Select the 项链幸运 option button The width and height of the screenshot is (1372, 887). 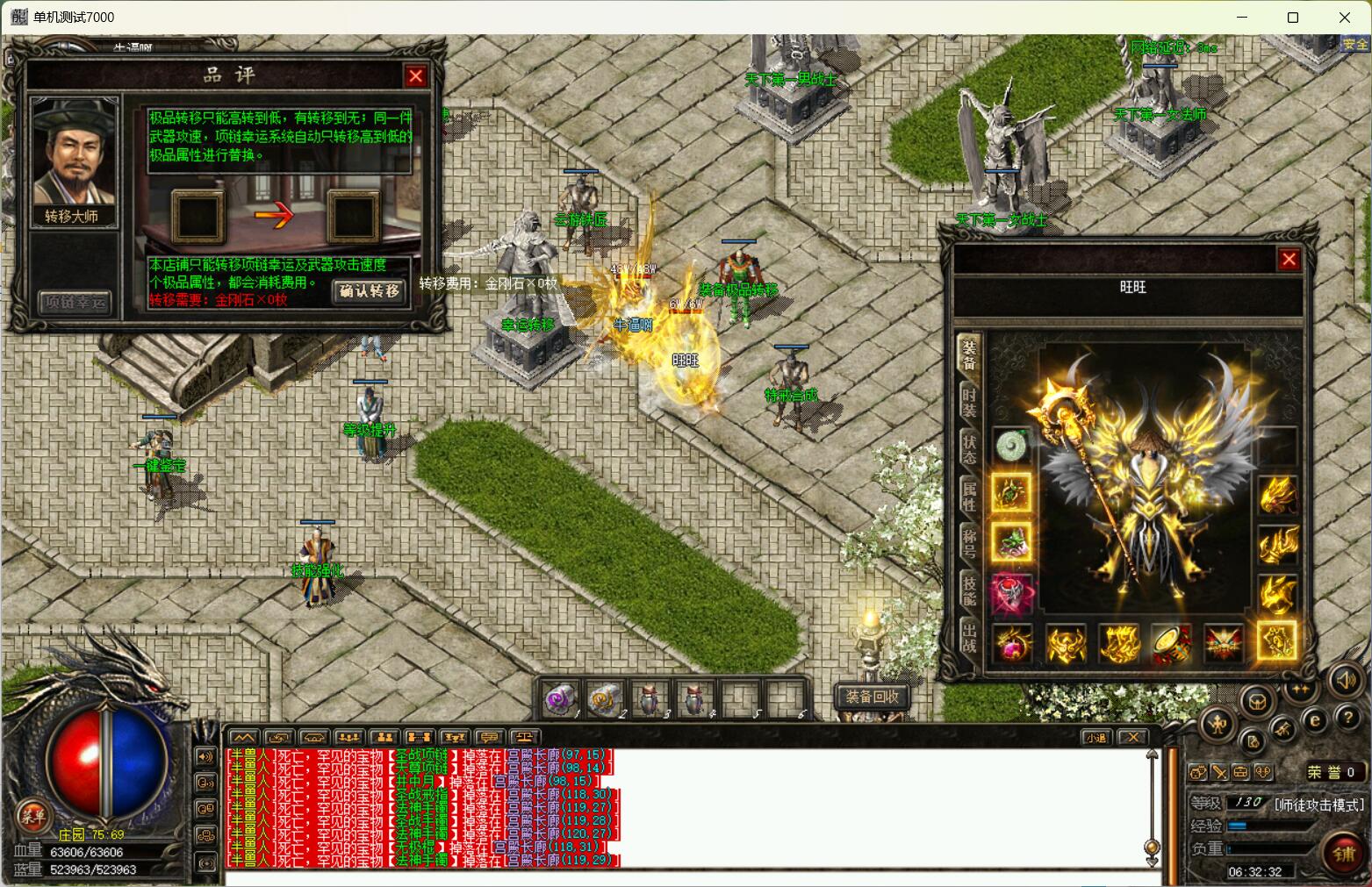coord(75,304)
